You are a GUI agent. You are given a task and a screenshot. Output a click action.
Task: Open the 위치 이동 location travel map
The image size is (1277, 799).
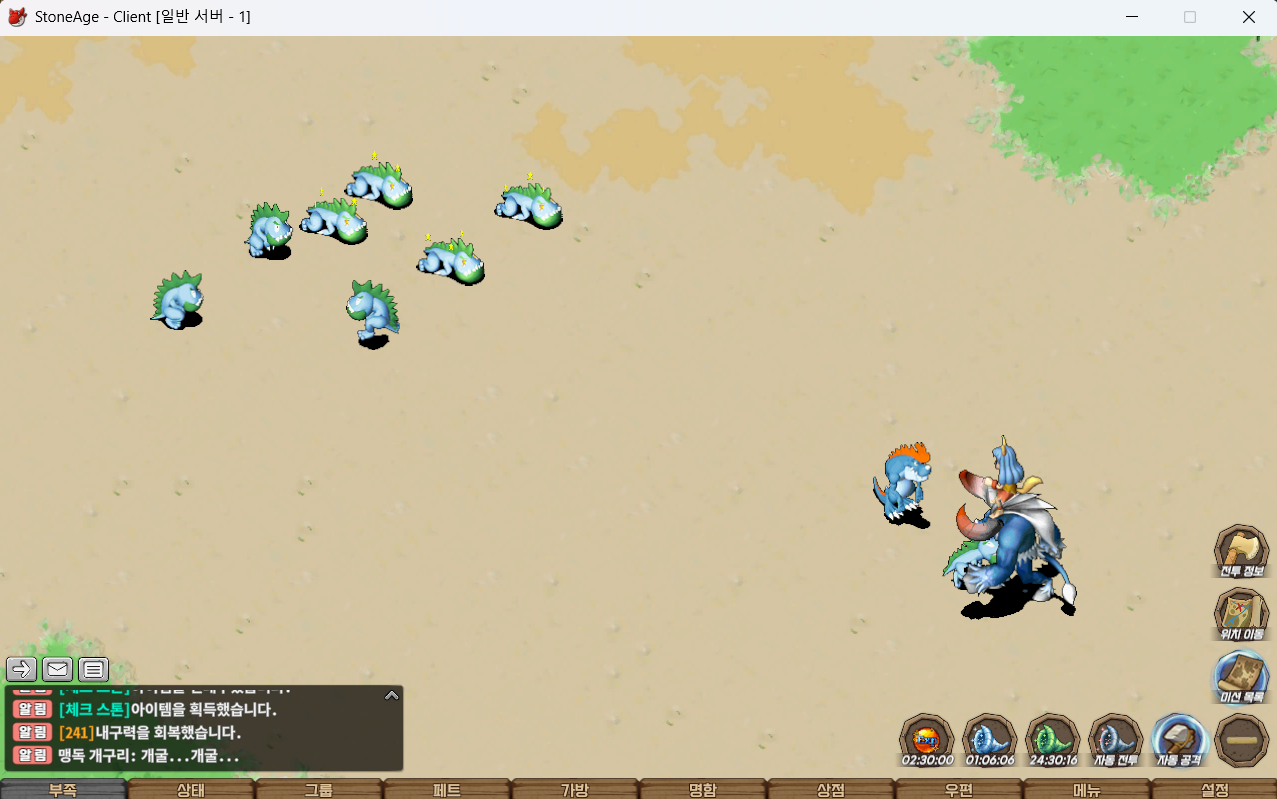[x=1241, y=612]
